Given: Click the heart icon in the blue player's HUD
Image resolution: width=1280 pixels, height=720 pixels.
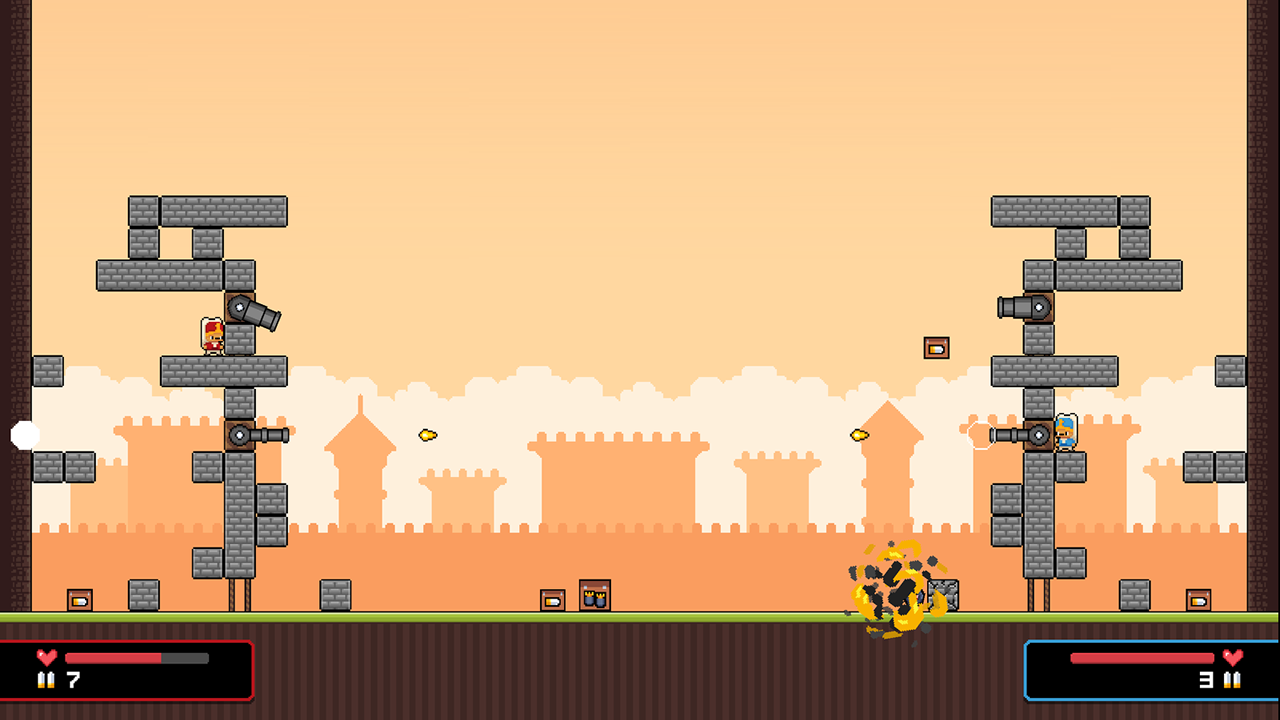Looking at the screenshot, I should click(x=1232, y=659).
